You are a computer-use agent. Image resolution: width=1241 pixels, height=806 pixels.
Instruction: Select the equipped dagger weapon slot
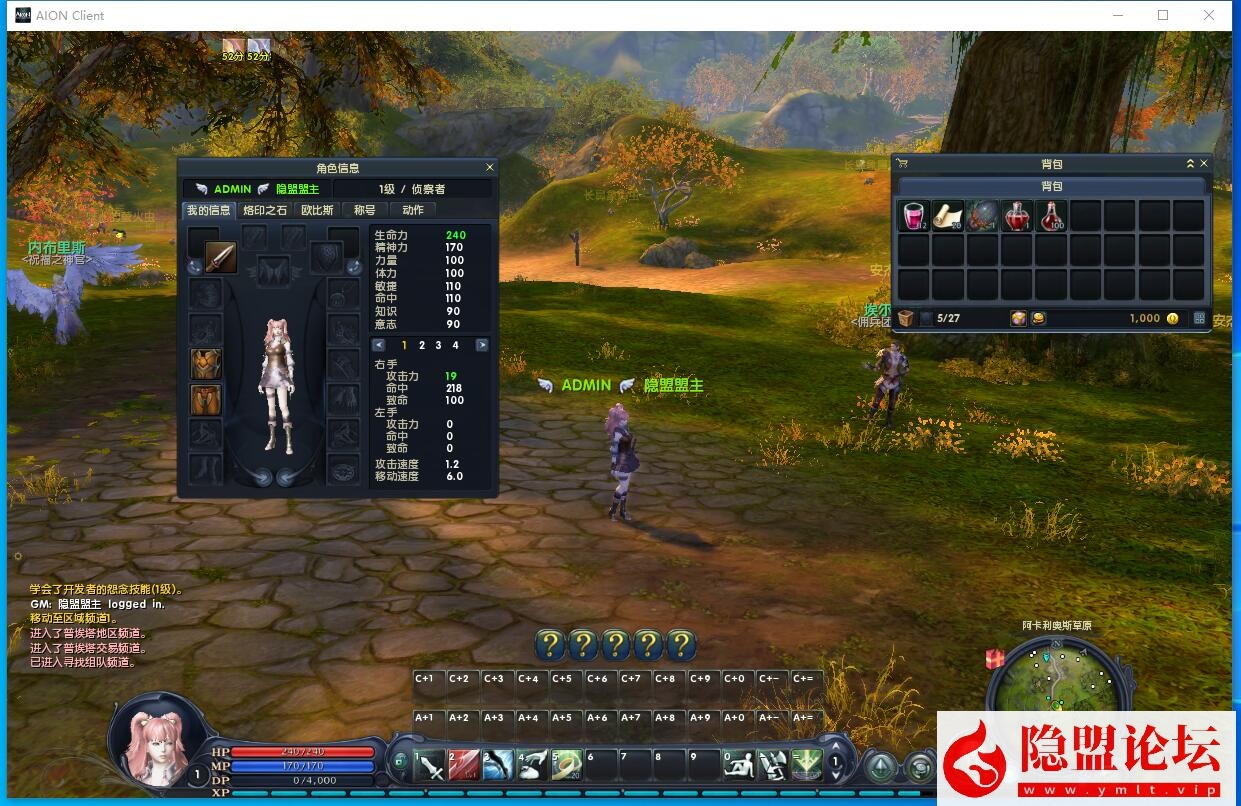[x=220, y=257]
